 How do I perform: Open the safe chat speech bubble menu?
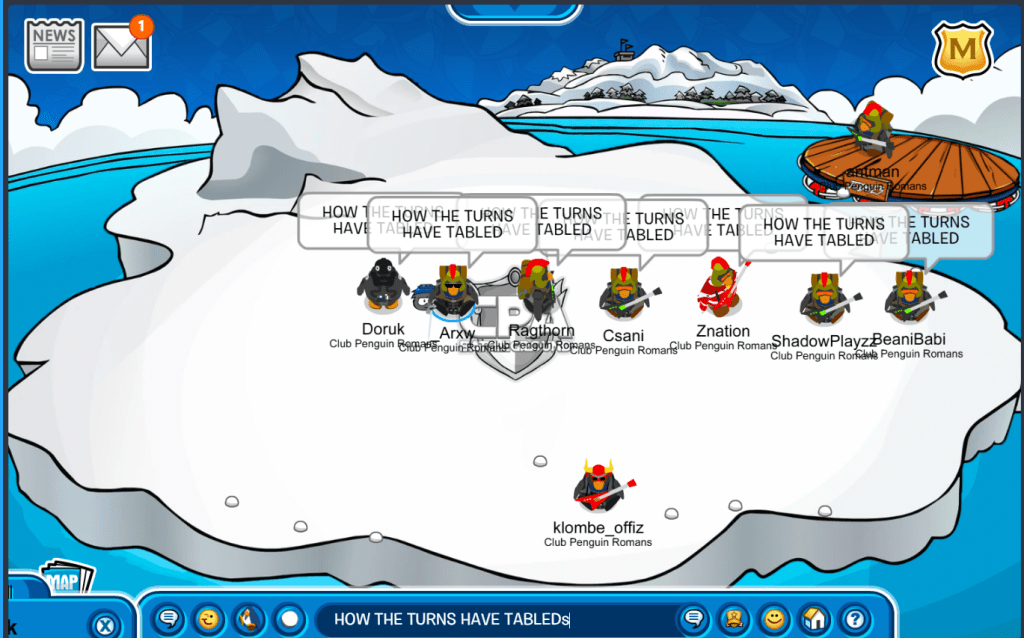coord(169,619)
